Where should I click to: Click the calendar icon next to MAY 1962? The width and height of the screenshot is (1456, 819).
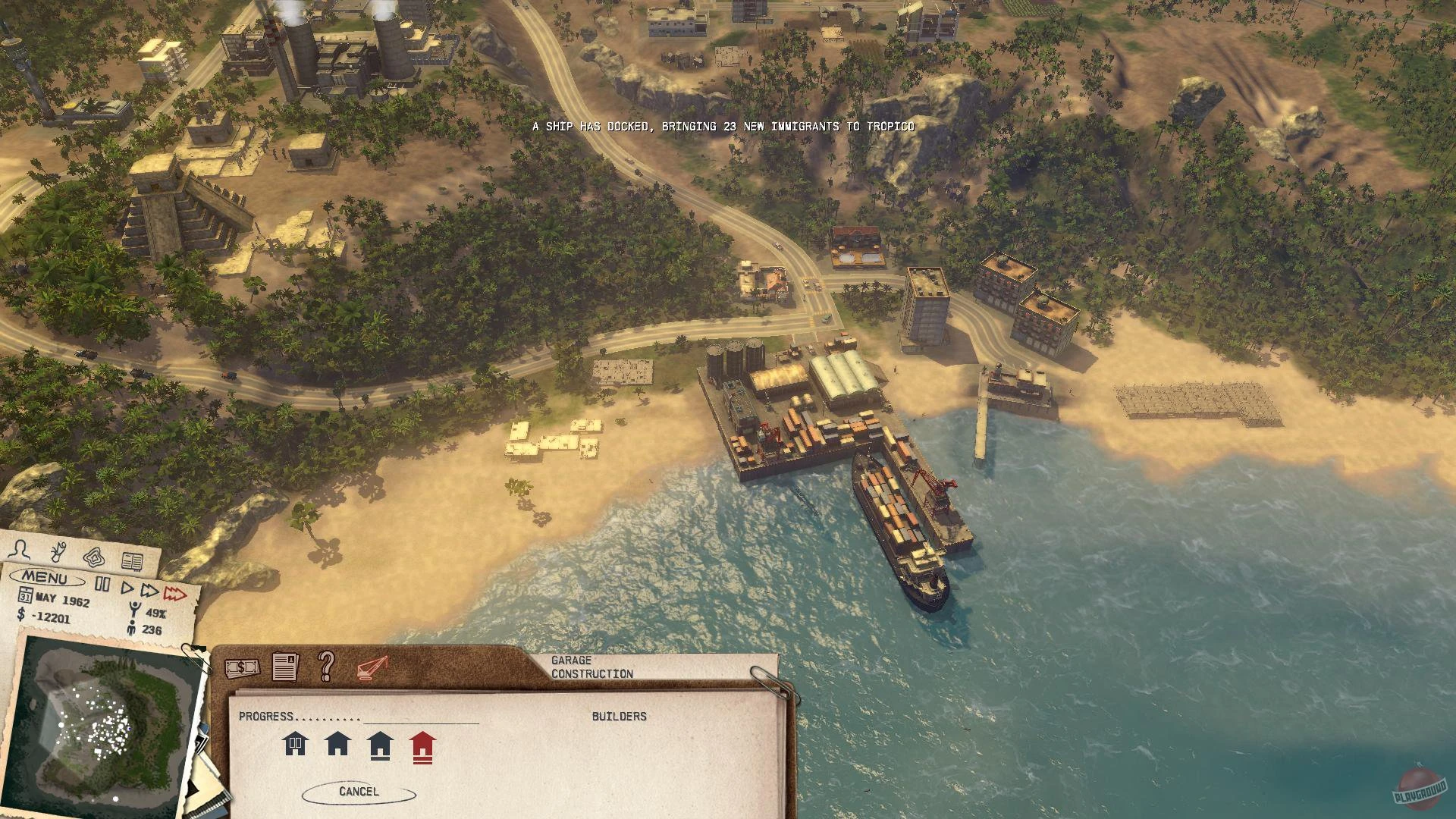(27, 596)
